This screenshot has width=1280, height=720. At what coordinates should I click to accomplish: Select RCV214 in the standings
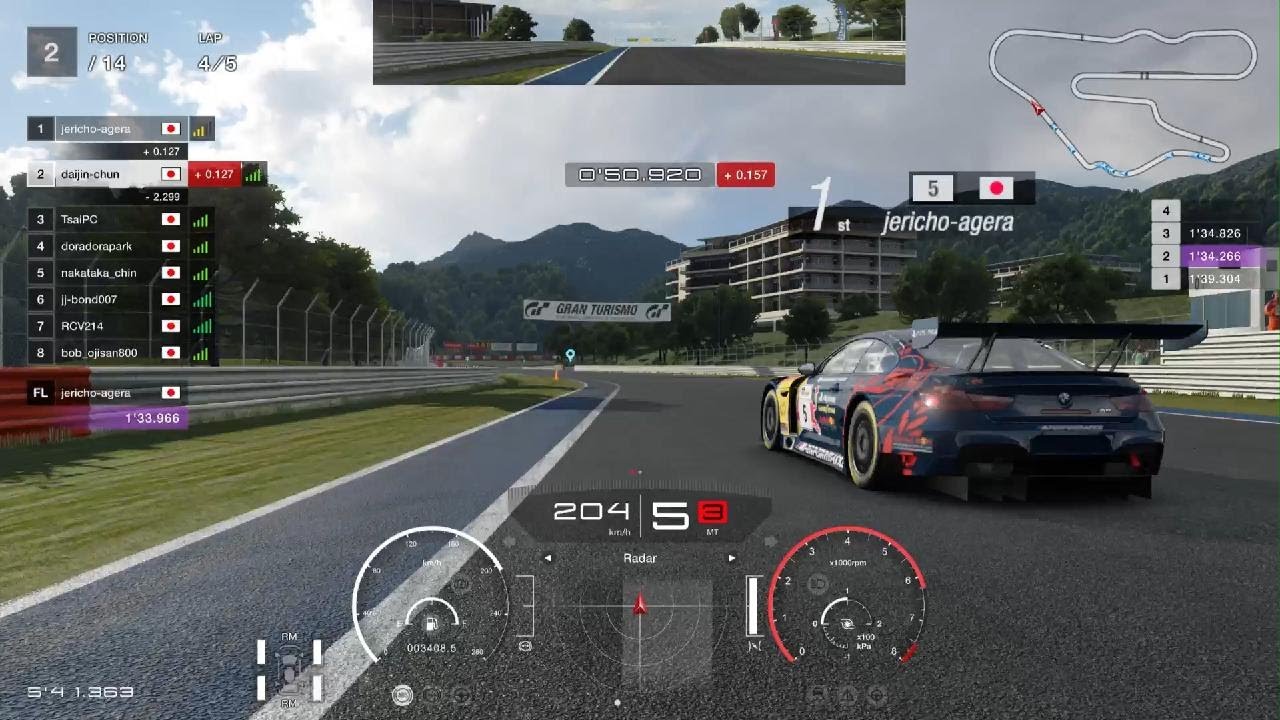(120, 326)
